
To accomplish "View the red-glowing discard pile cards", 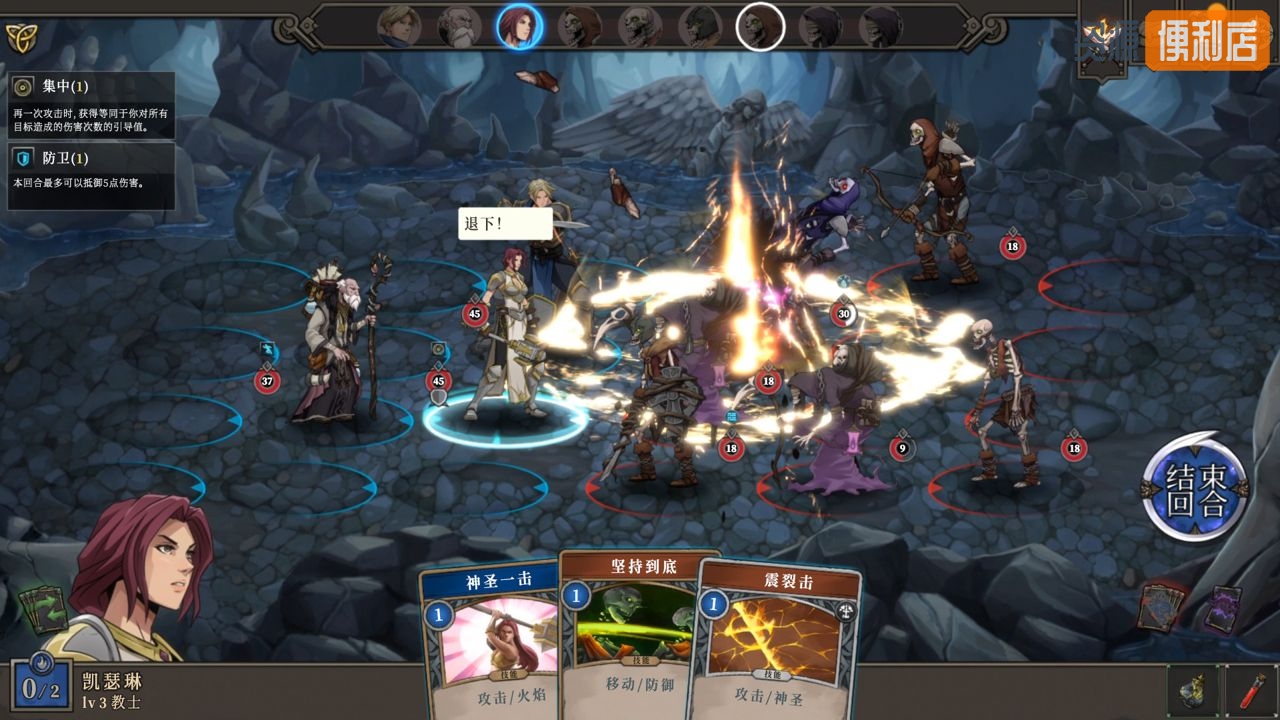I will click(1161, 607).
